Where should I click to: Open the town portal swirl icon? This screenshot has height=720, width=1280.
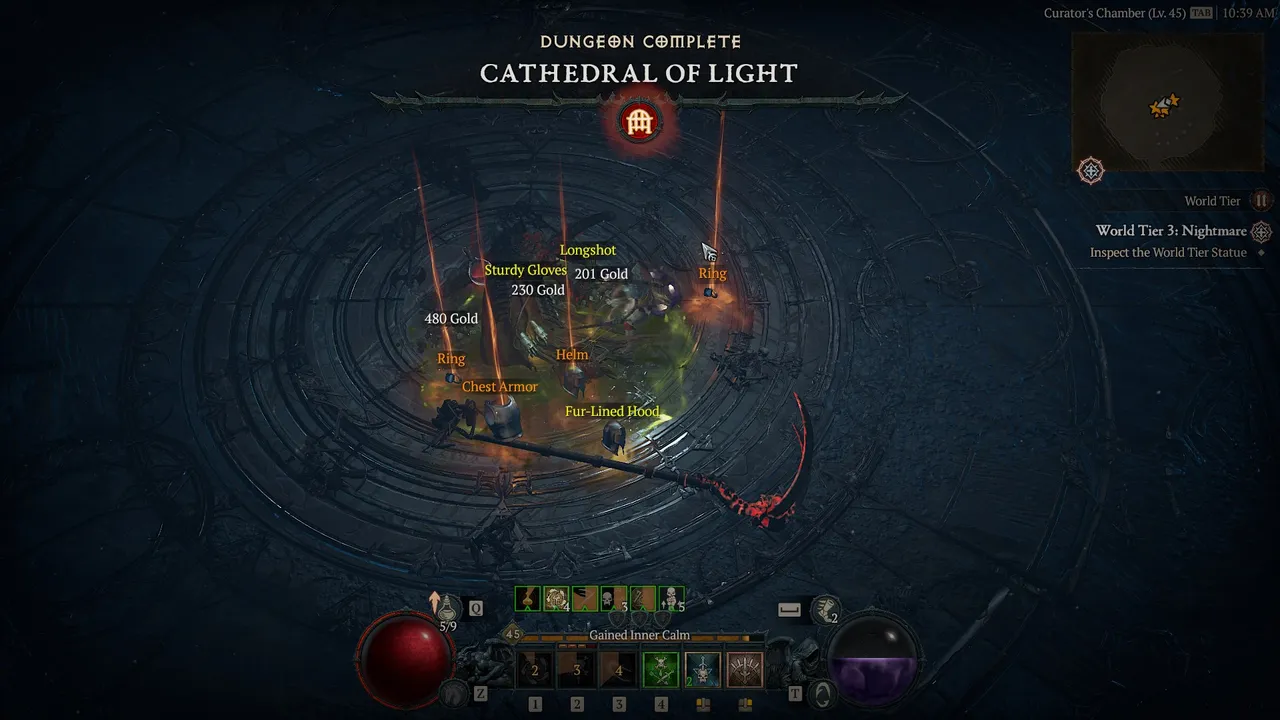pos(822,691)
